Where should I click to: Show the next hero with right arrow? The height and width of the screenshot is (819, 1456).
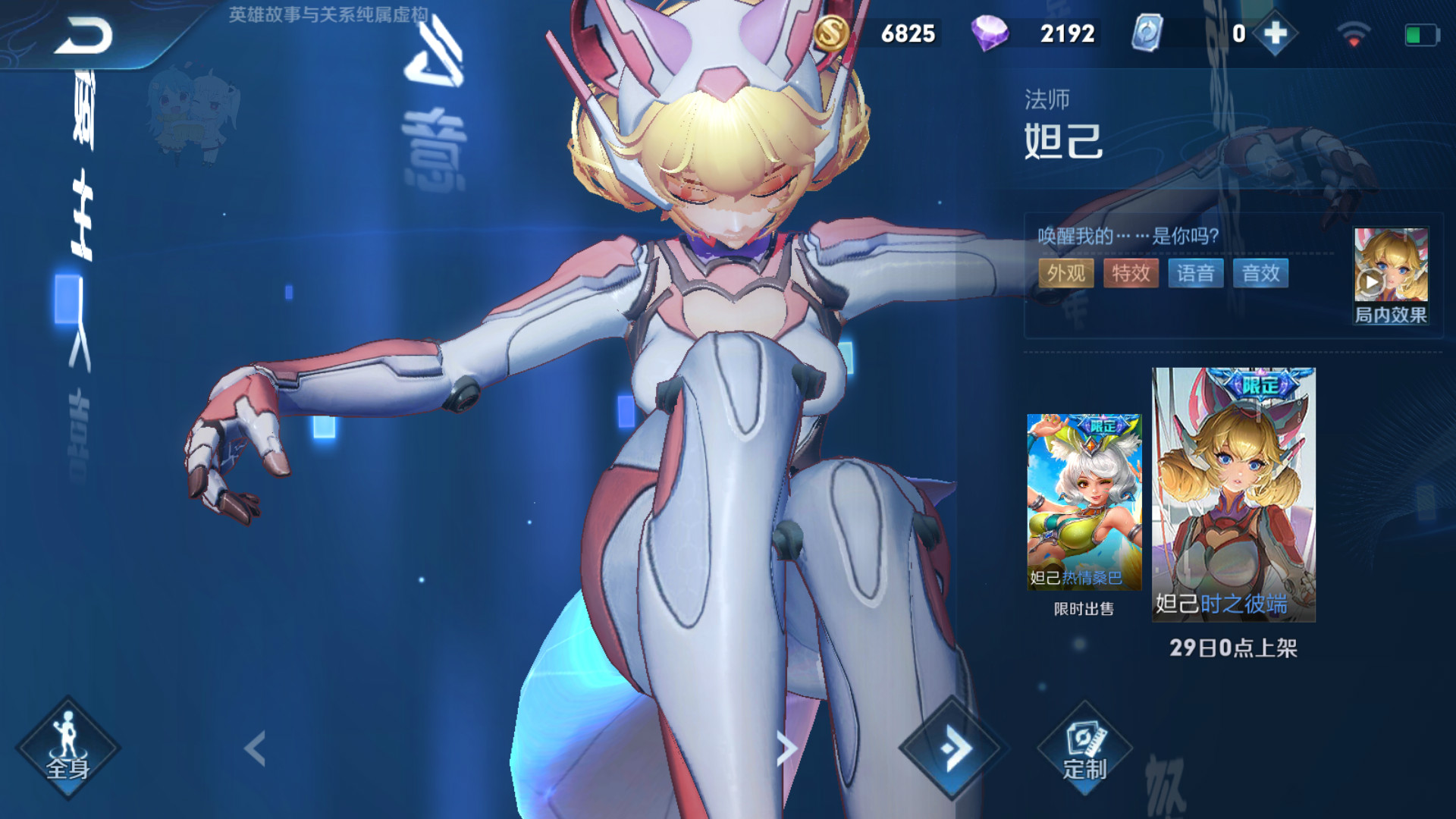click(x=786, y=748)
